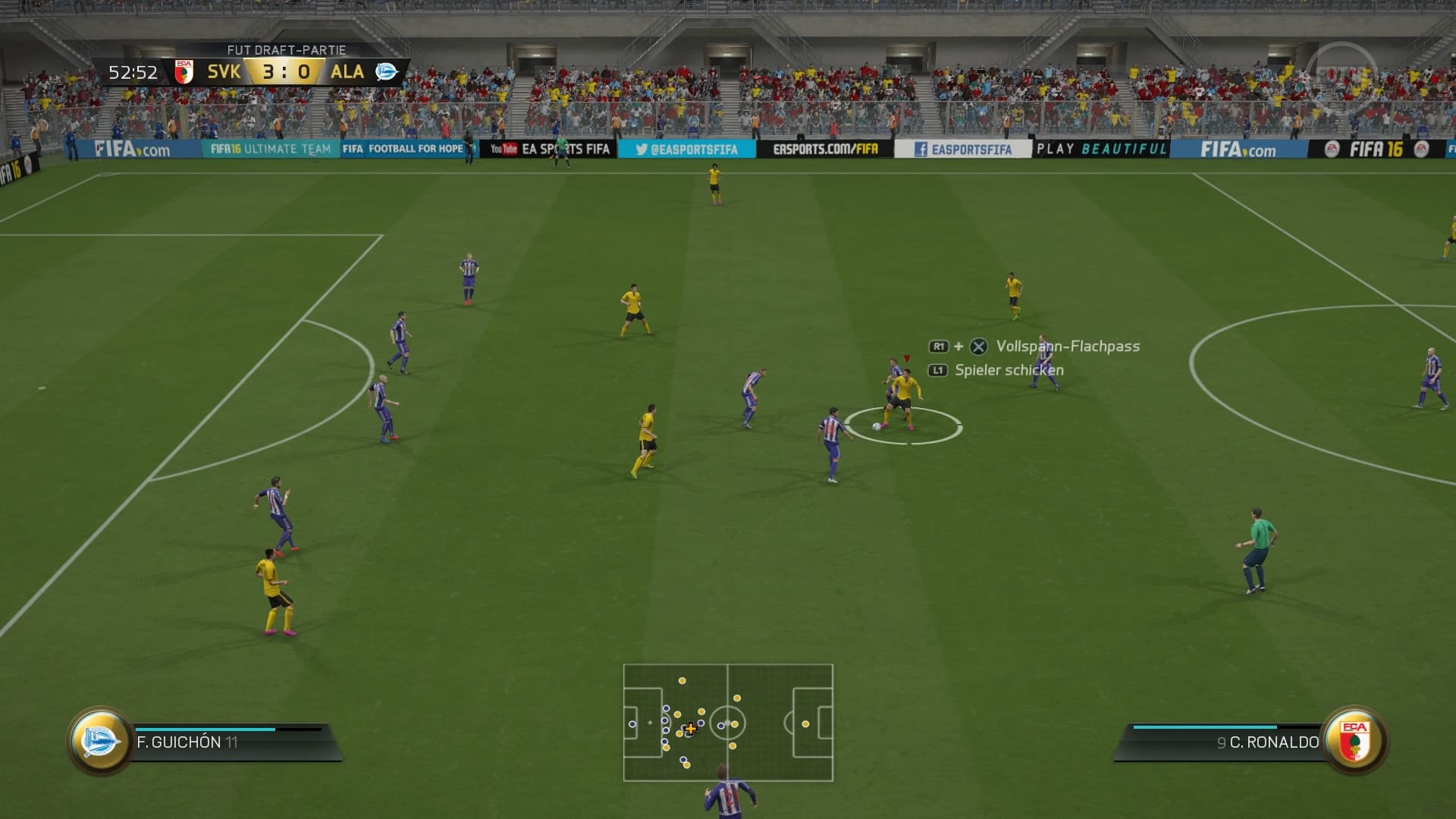1456x819 pixels.
Task: Select the C. Ronaldo player name panel
Action: tap(1228, 742)
